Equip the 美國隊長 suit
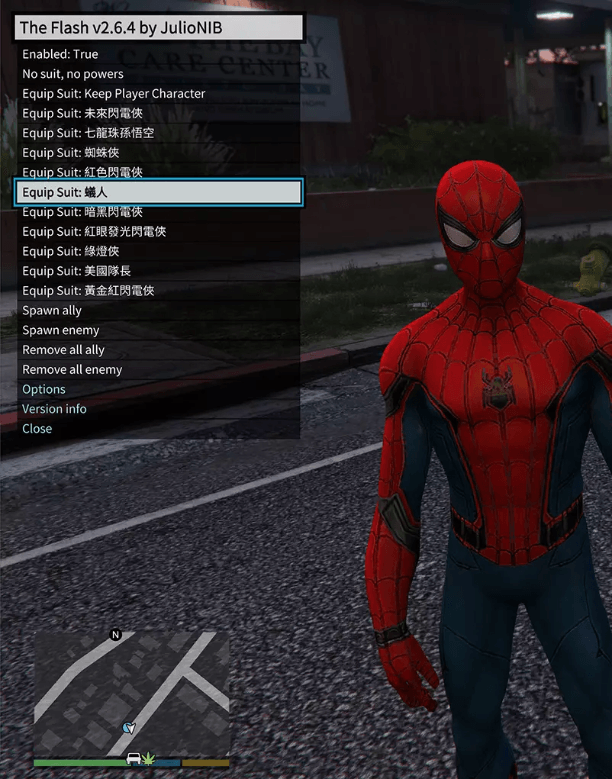 pyautogui.click(x=76, y=271)
